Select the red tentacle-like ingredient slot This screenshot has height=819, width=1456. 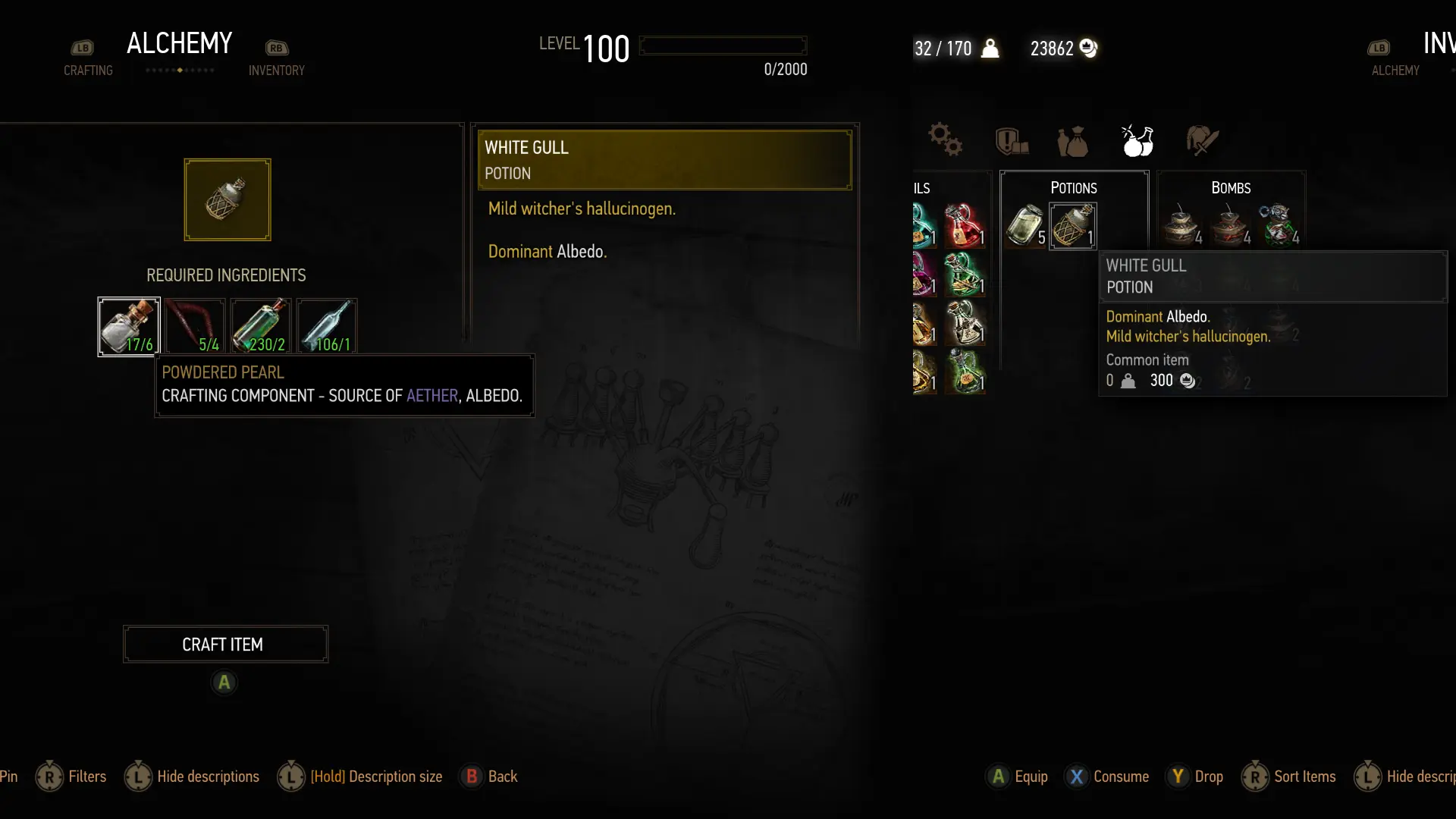195,327
